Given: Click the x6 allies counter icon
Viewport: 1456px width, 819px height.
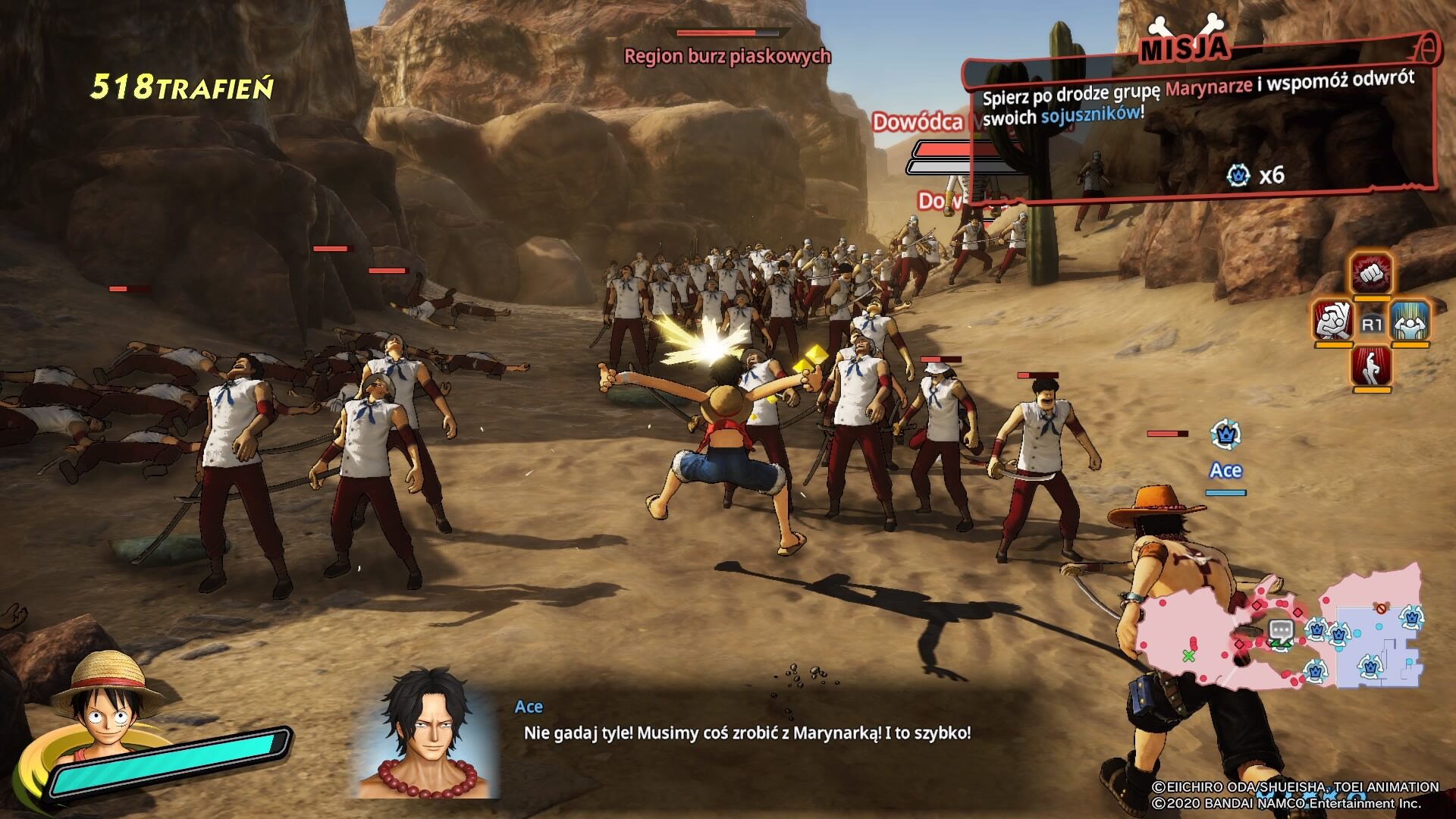Looking at the screenshot, I should (x=1238, y=176).
